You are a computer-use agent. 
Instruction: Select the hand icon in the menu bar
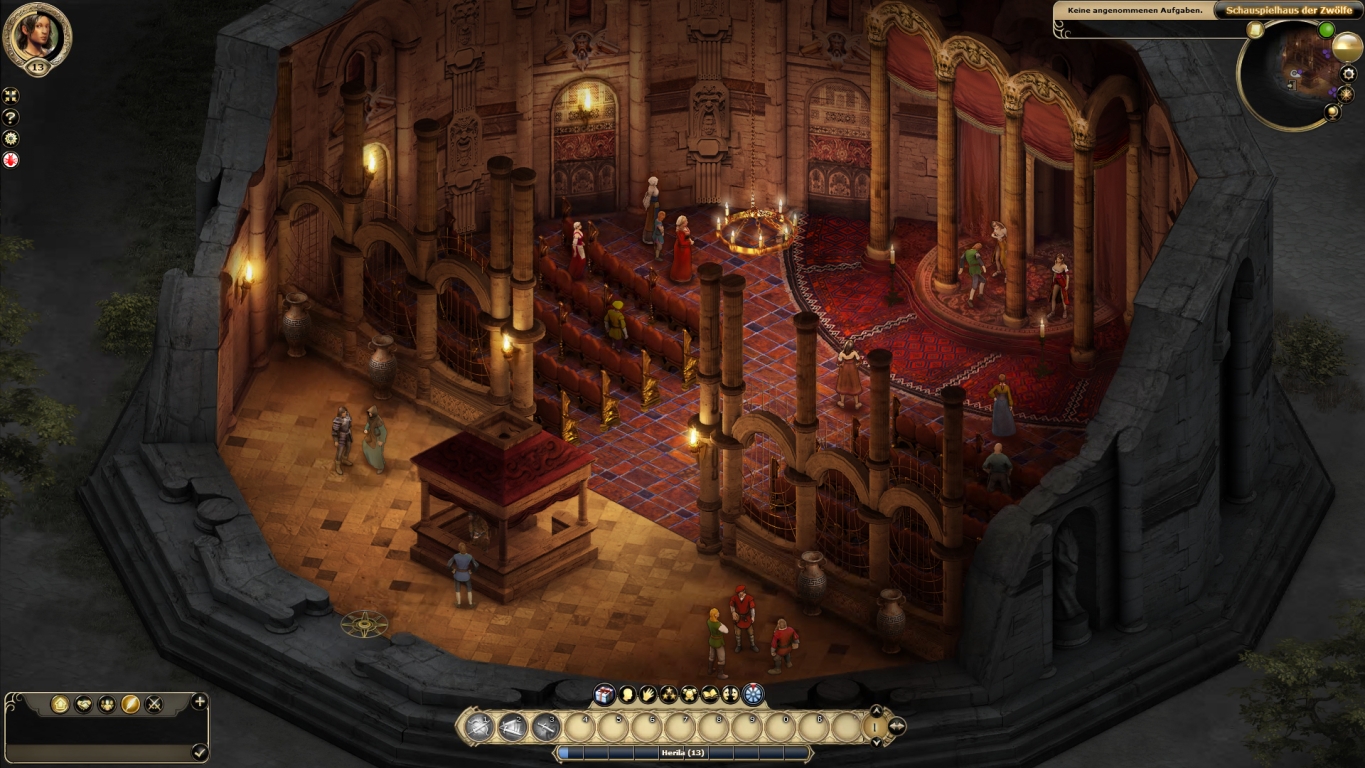tap(649, 695)
